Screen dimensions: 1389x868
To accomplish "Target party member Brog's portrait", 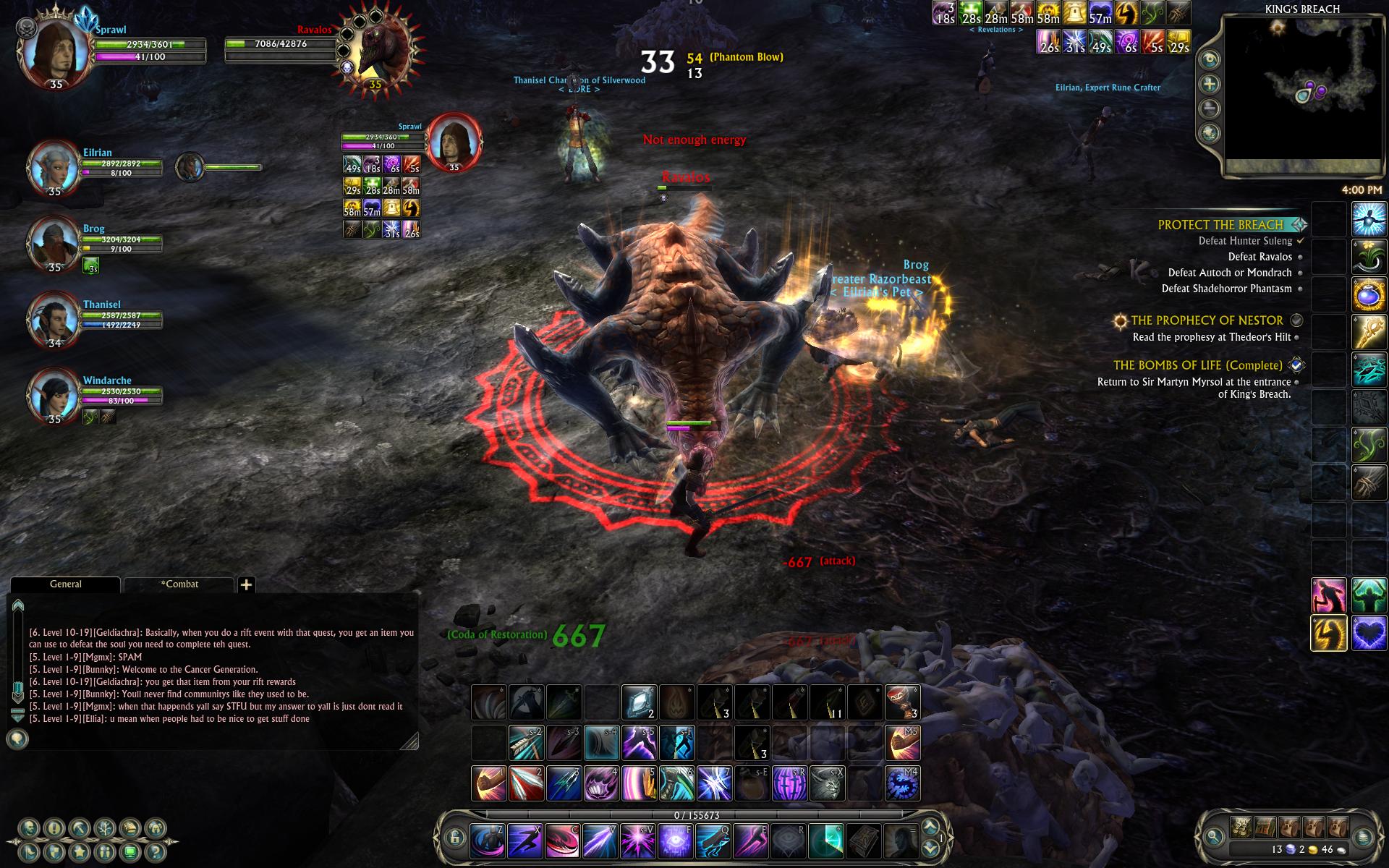I will pos(54,243).
